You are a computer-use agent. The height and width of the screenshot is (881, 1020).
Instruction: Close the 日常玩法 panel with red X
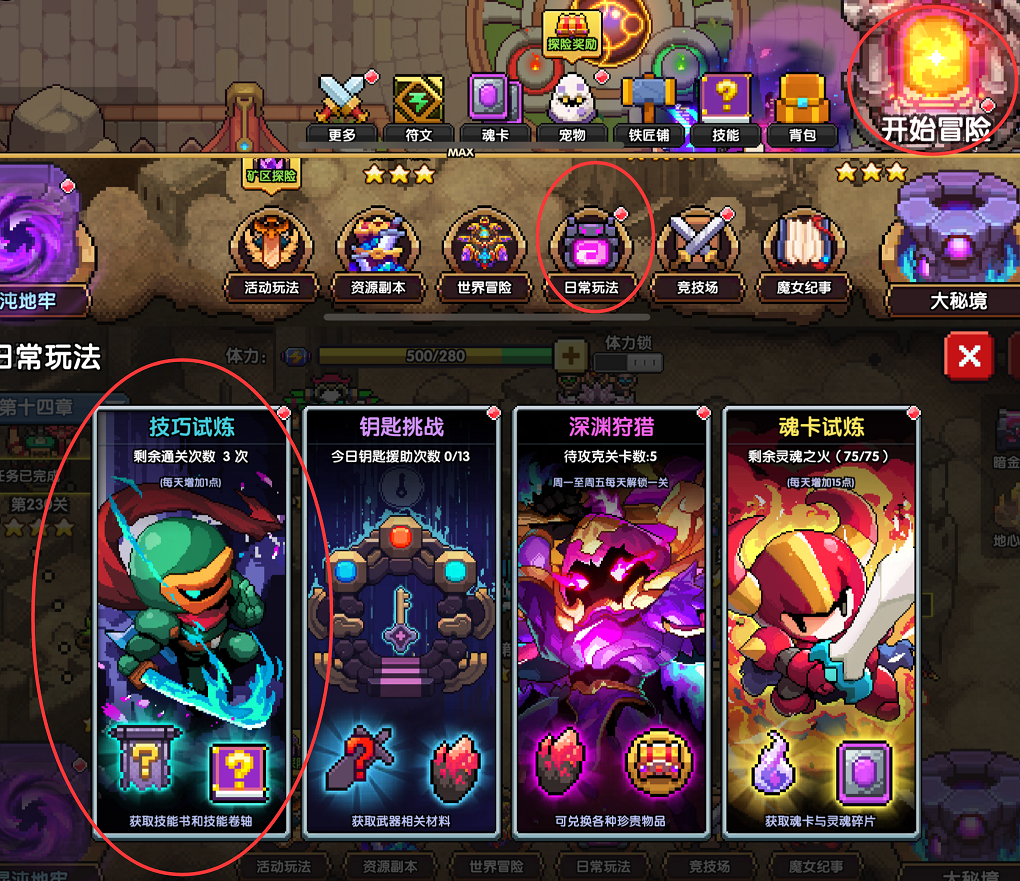(x=968, y=356)
